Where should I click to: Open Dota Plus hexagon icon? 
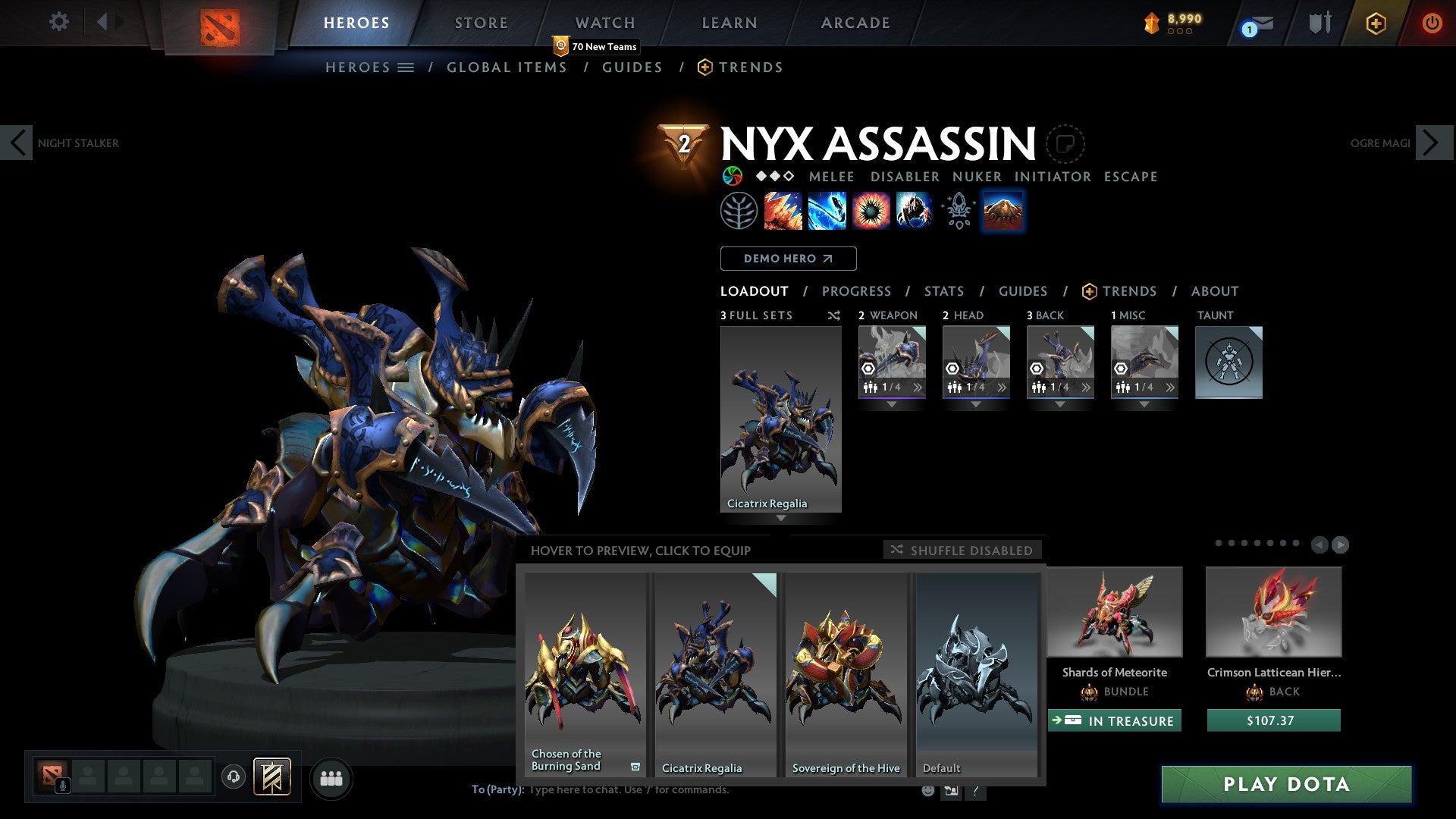tap(1376, 22)
